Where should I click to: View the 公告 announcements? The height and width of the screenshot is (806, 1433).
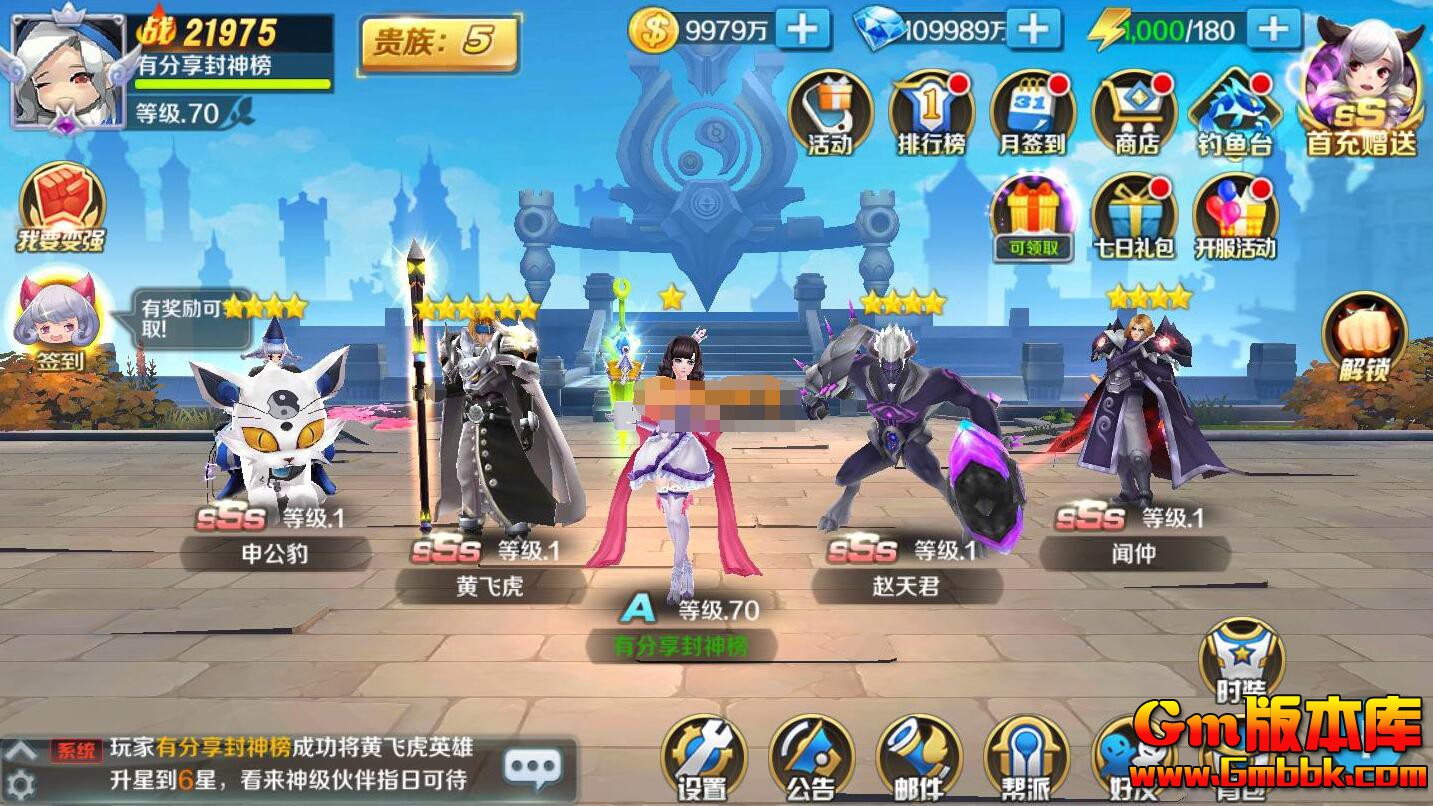click(811, 756)
